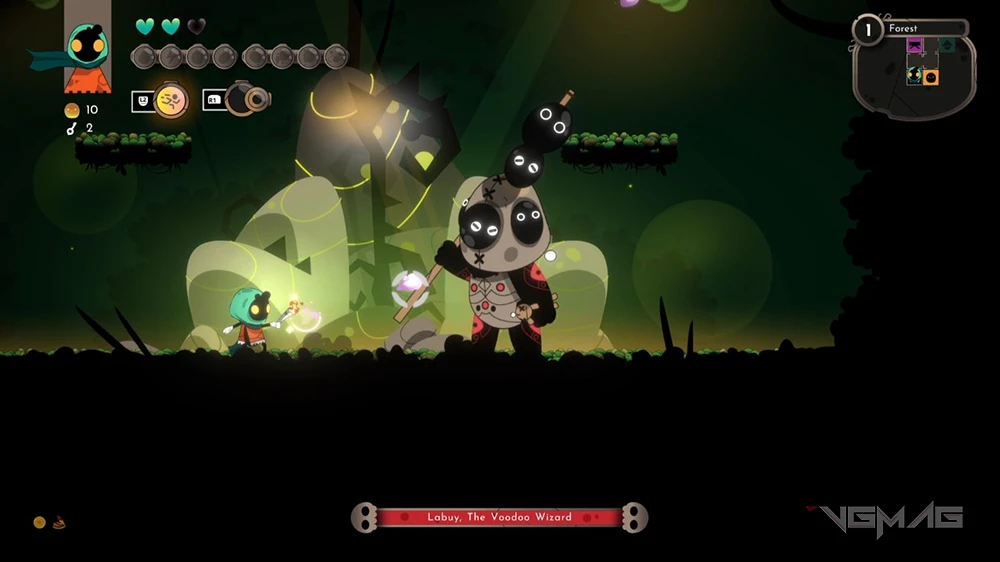Click the orange room tile on the minimap
Screen dimensions: 1000x562
pyautogui.click(x=931, y=77)
